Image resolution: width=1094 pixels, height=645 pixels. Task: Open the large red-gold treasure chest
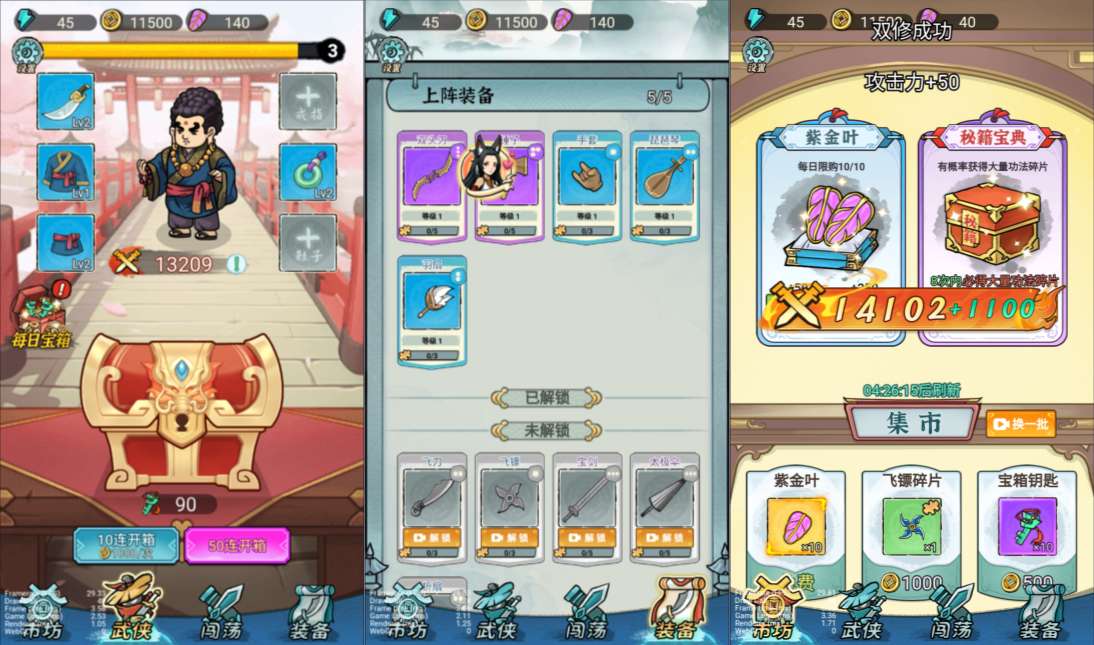point(182,410)
